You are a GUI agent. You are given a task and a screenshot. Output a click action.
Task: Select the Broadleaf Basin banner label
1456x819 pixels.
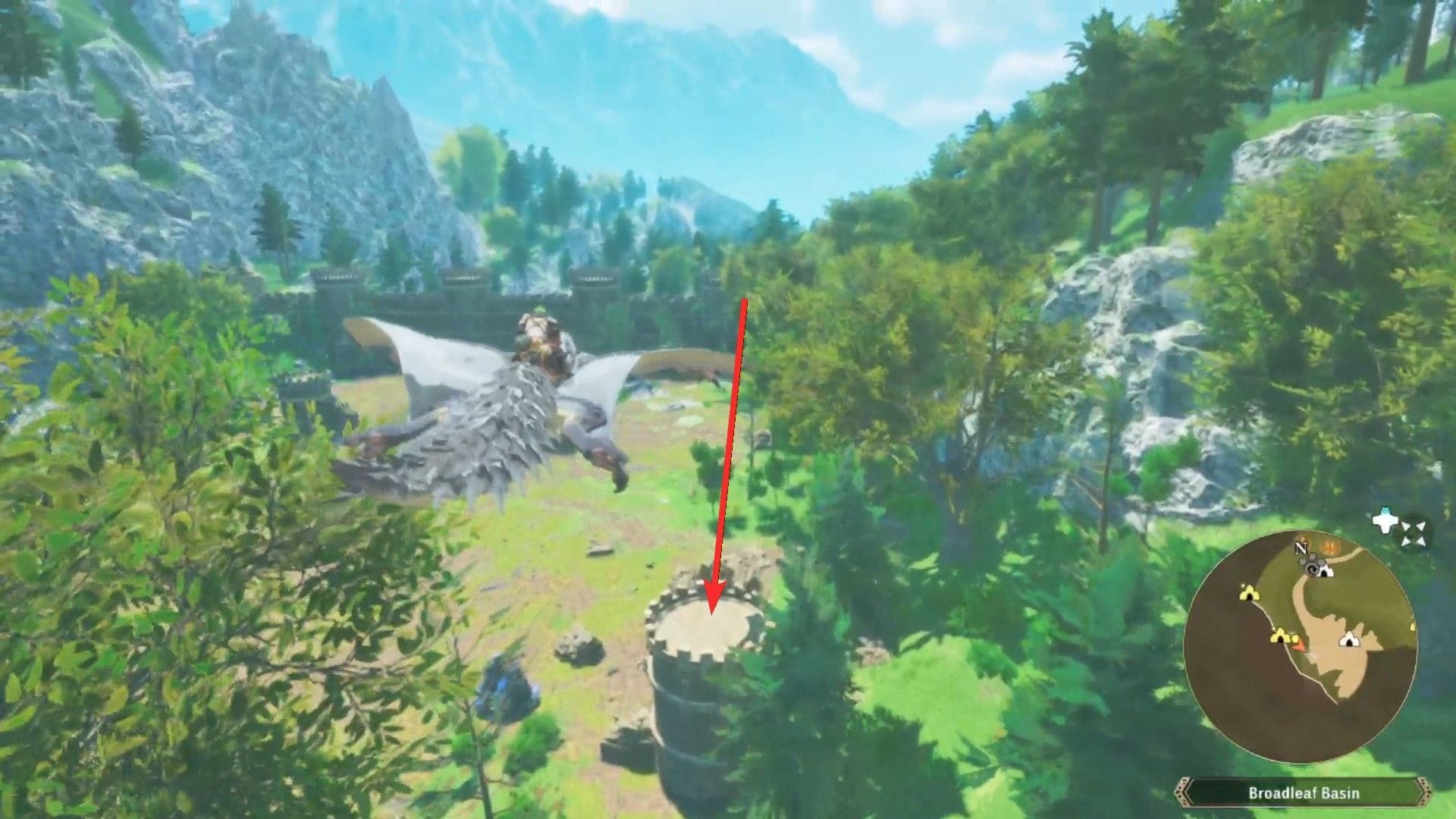[1304, 792]
